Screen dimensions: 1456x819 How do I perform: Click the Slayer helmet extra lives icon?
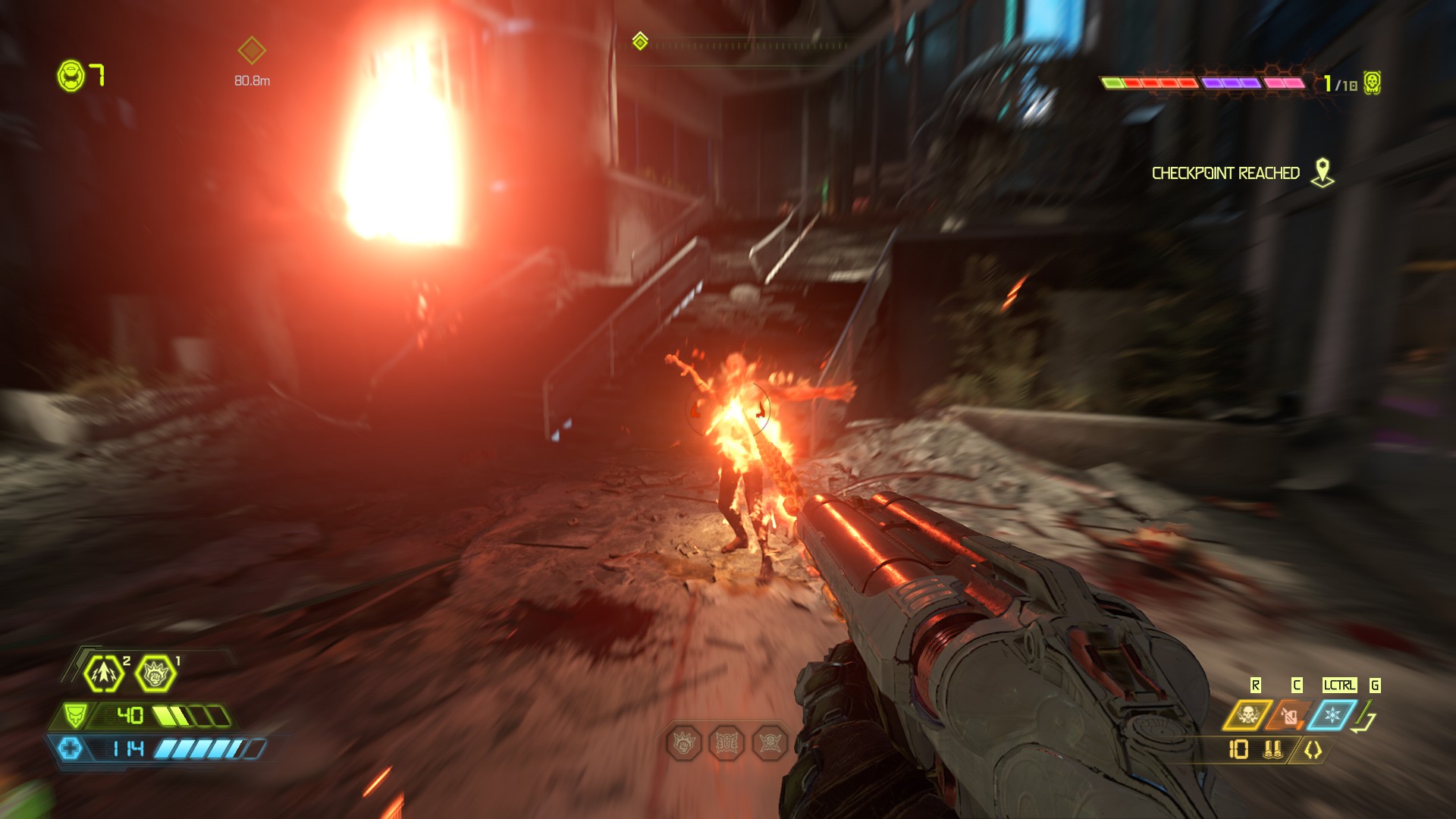pos(71,76)
